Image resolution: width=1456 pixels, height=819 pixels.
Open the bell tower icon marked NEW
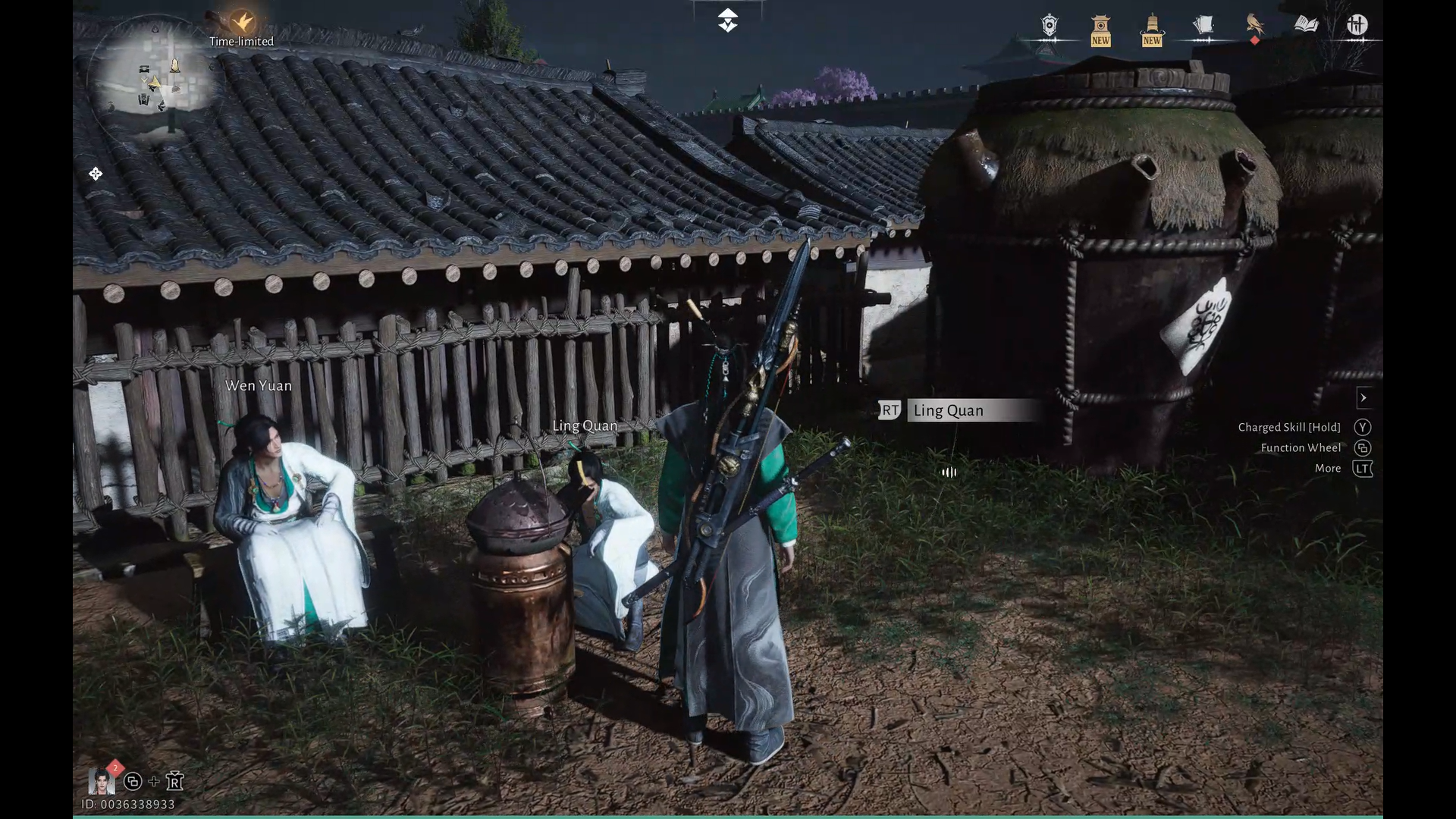coord(1152,30)
